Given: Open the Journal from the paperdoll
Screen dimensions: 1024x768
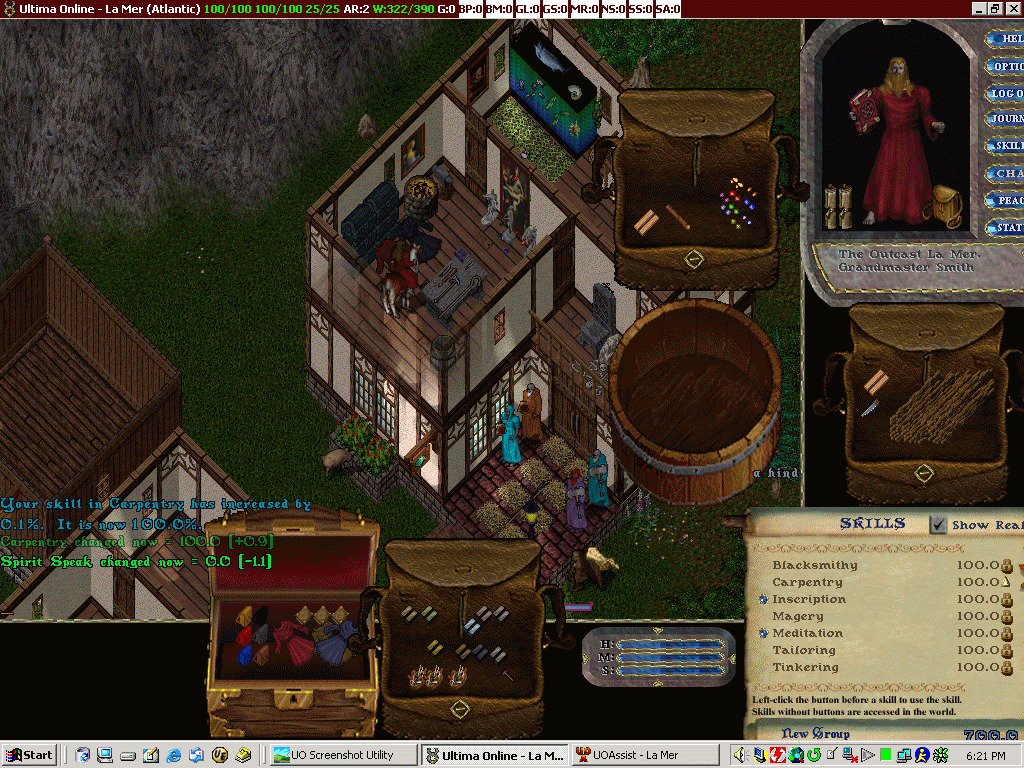Looking at the screenshot, I should pos(1006,119).
